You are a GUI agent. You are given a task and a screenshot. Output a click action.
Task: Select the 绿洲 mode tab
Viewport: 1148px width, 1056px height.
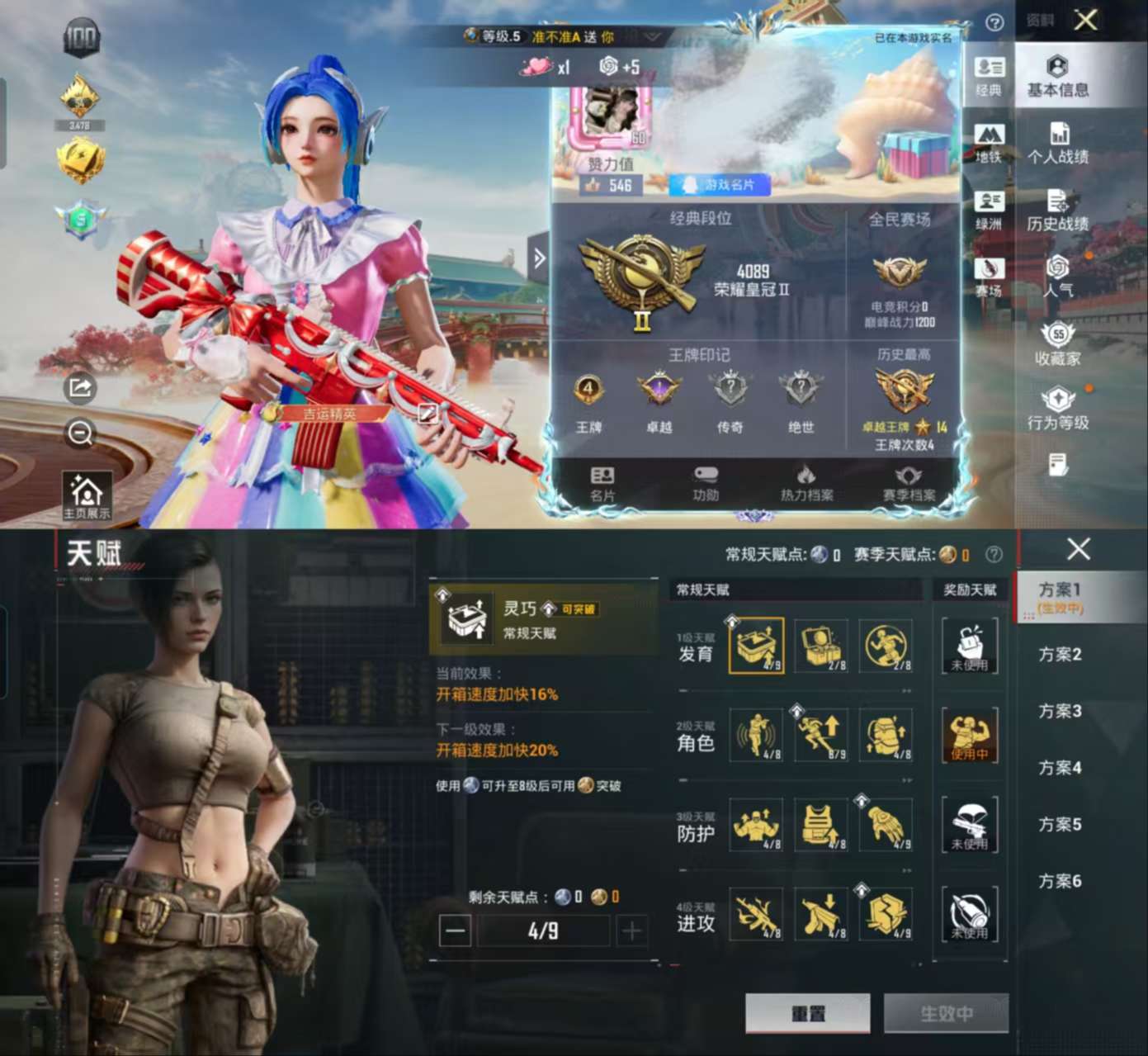(x=989, y=211)
